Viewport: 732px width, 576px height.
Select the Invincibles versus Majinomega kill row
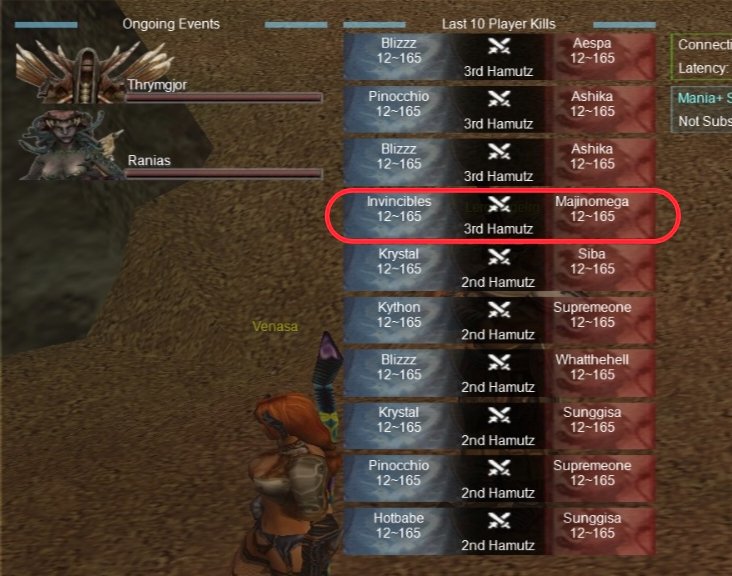pyautogui.click(x=499, y=215)
